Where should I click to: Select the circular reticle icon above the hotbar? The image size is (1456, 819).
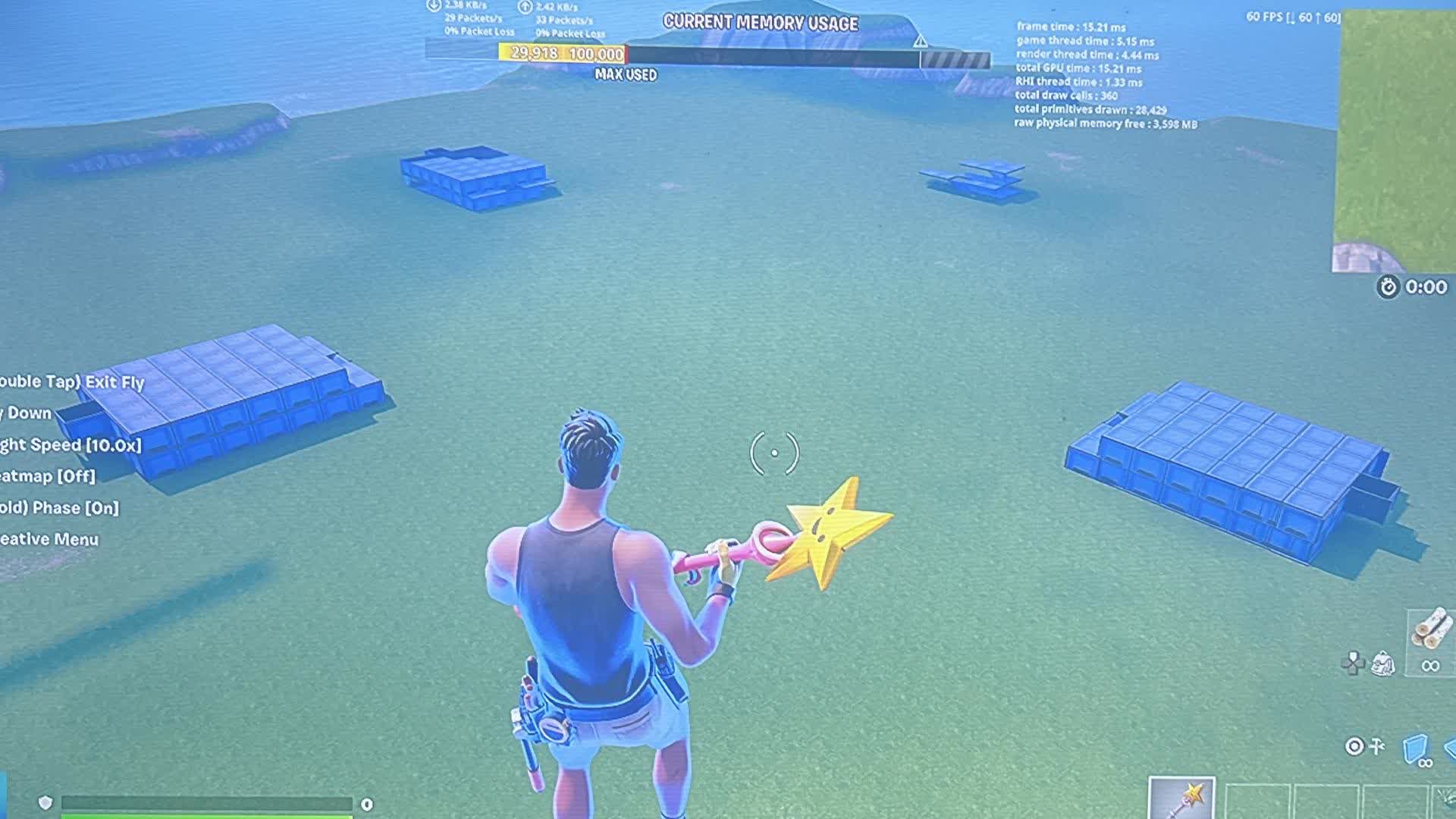(x=1355, y=748)
